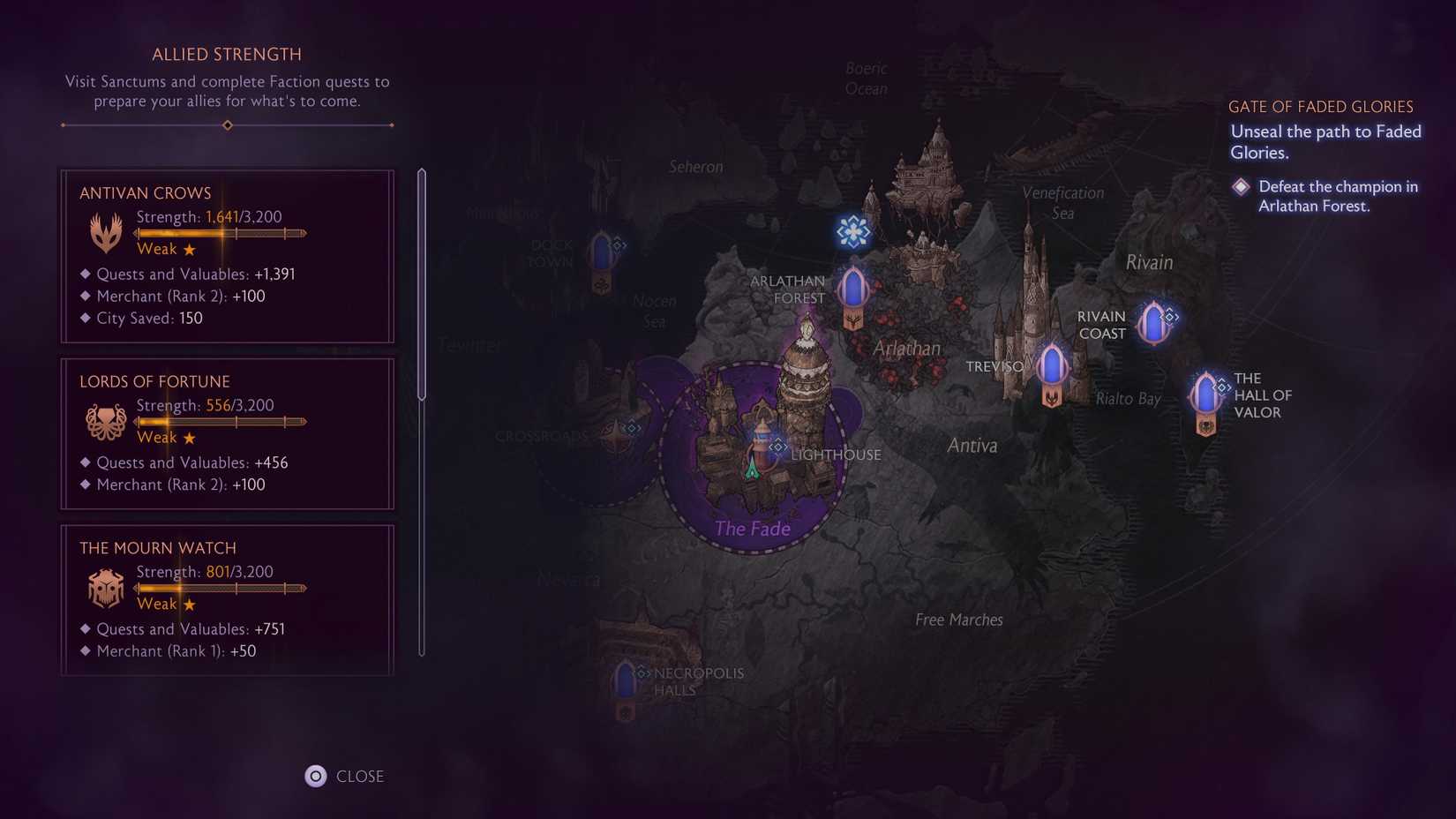This screenshot has height=819, width=1456.
Task: Select the Necropolis Halls map marker
Action: 626,682
